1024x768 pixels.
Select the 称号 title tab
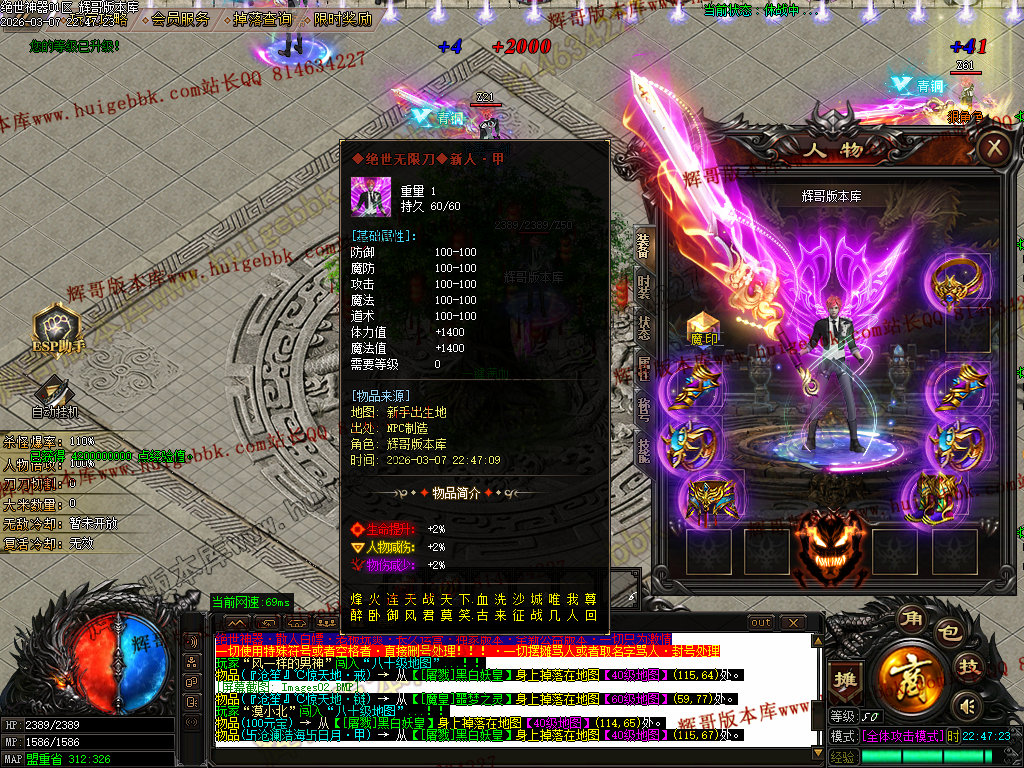(645, 411)
